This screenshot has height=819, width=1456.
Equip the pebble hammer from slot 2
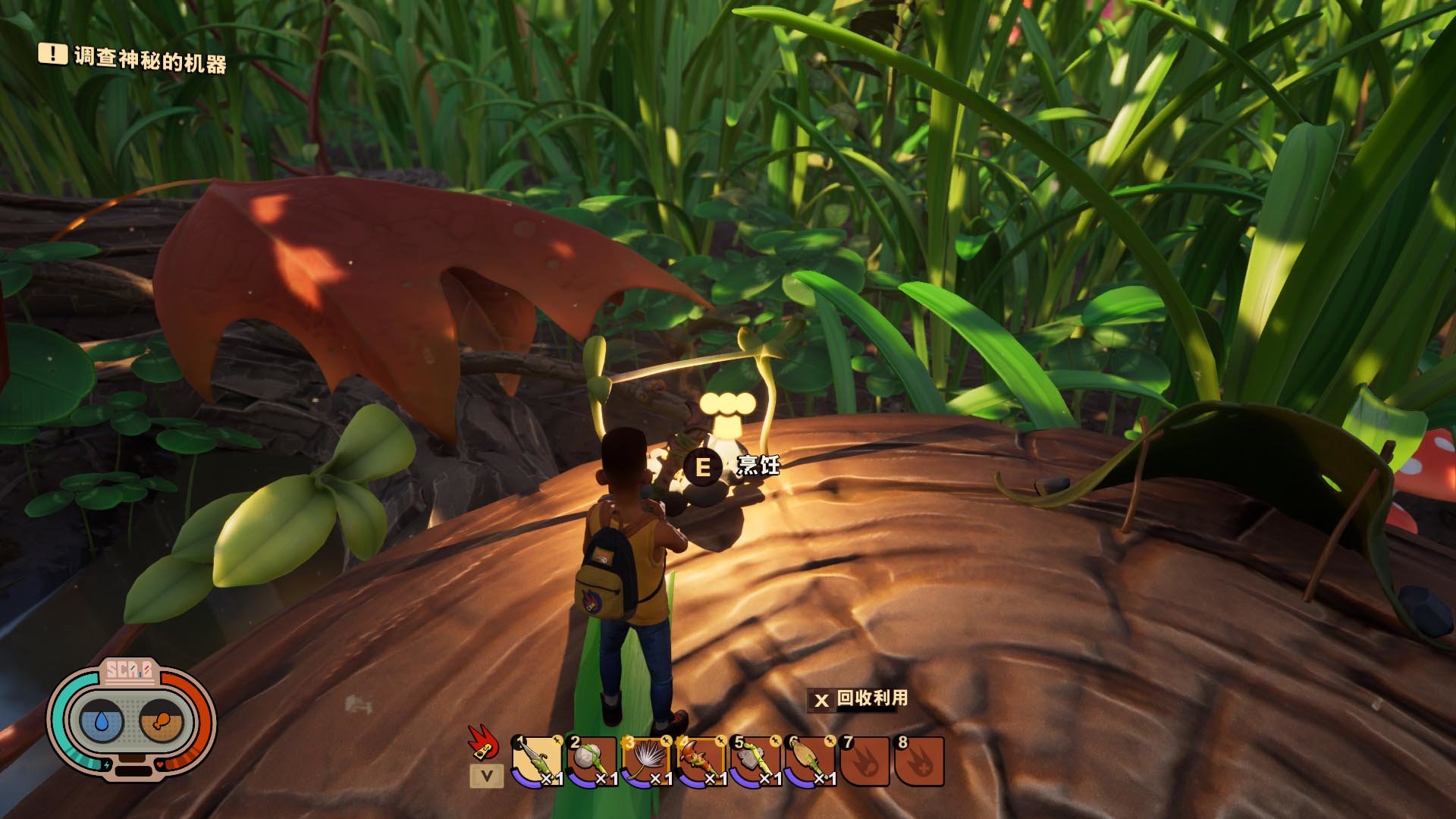(591, 761)
